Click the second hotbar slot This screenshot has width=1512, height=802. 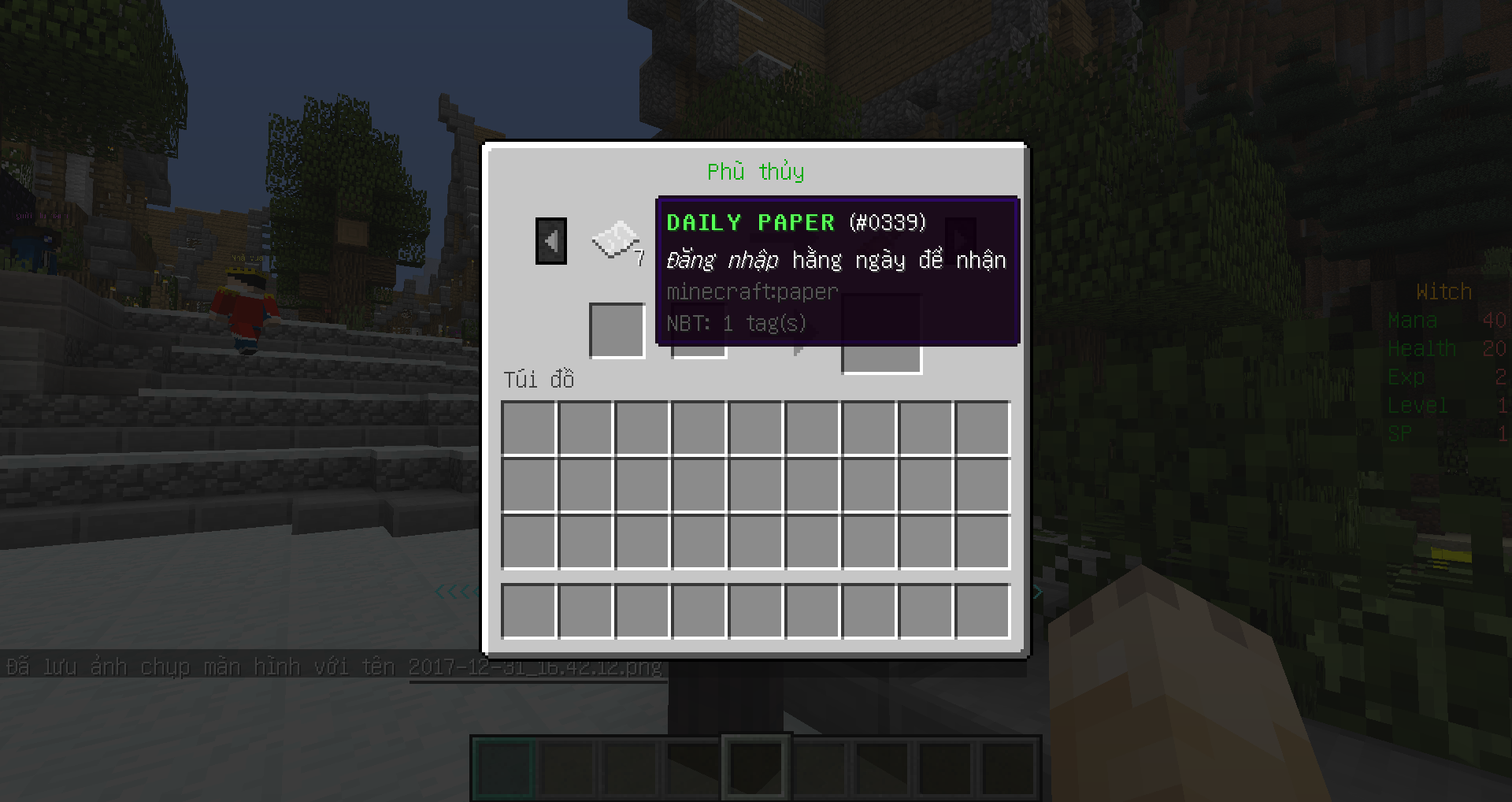[565, 768]
